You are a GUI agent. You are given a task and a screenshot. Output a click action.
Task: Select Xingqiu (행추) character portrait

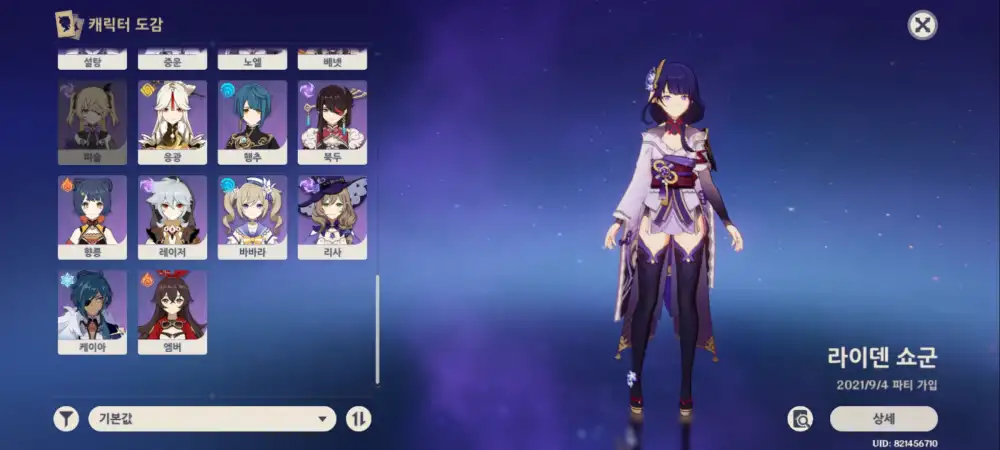point(252,121)
